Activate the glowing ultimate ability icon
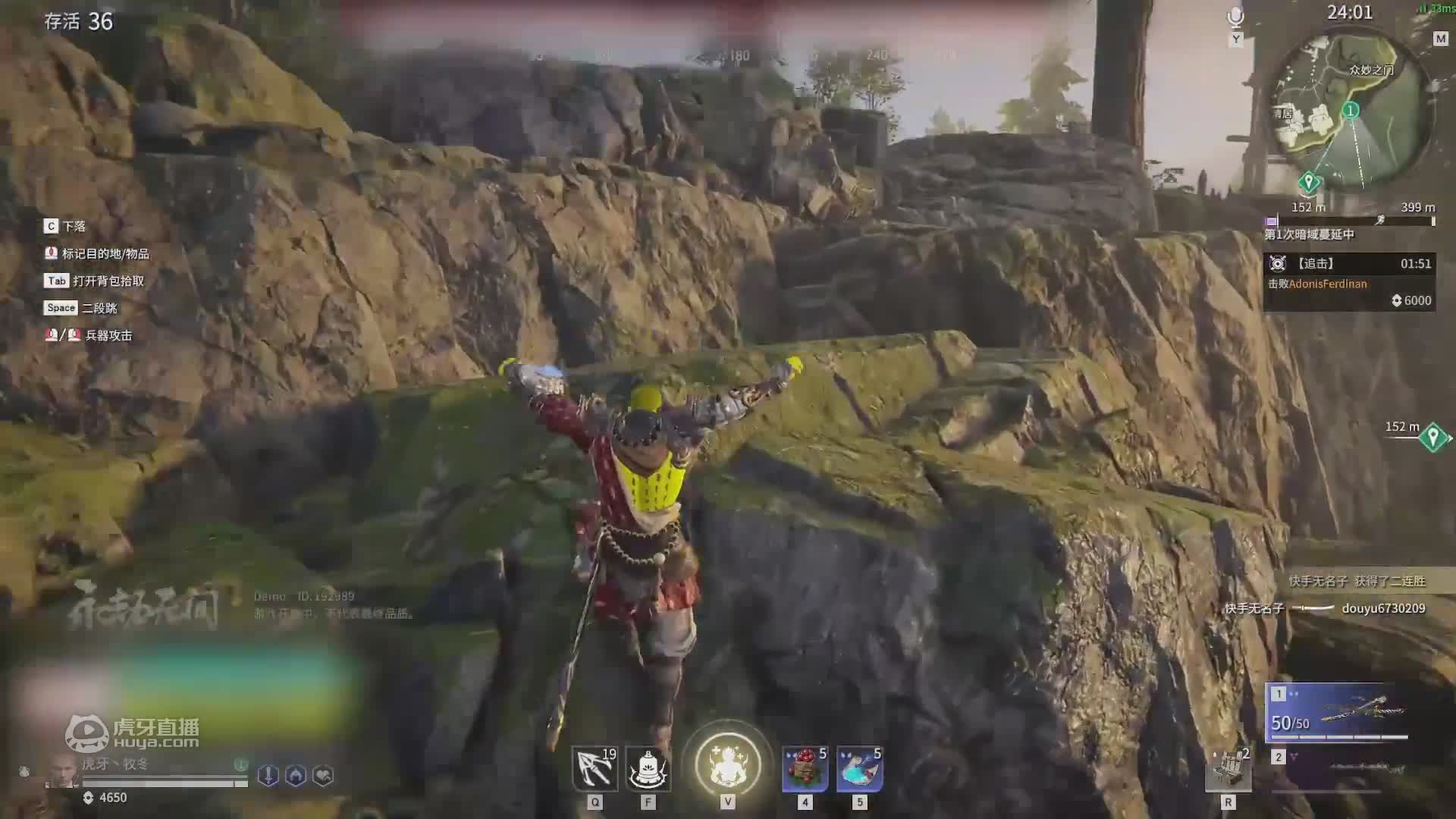1456x819 pixels. coord(727,764)
